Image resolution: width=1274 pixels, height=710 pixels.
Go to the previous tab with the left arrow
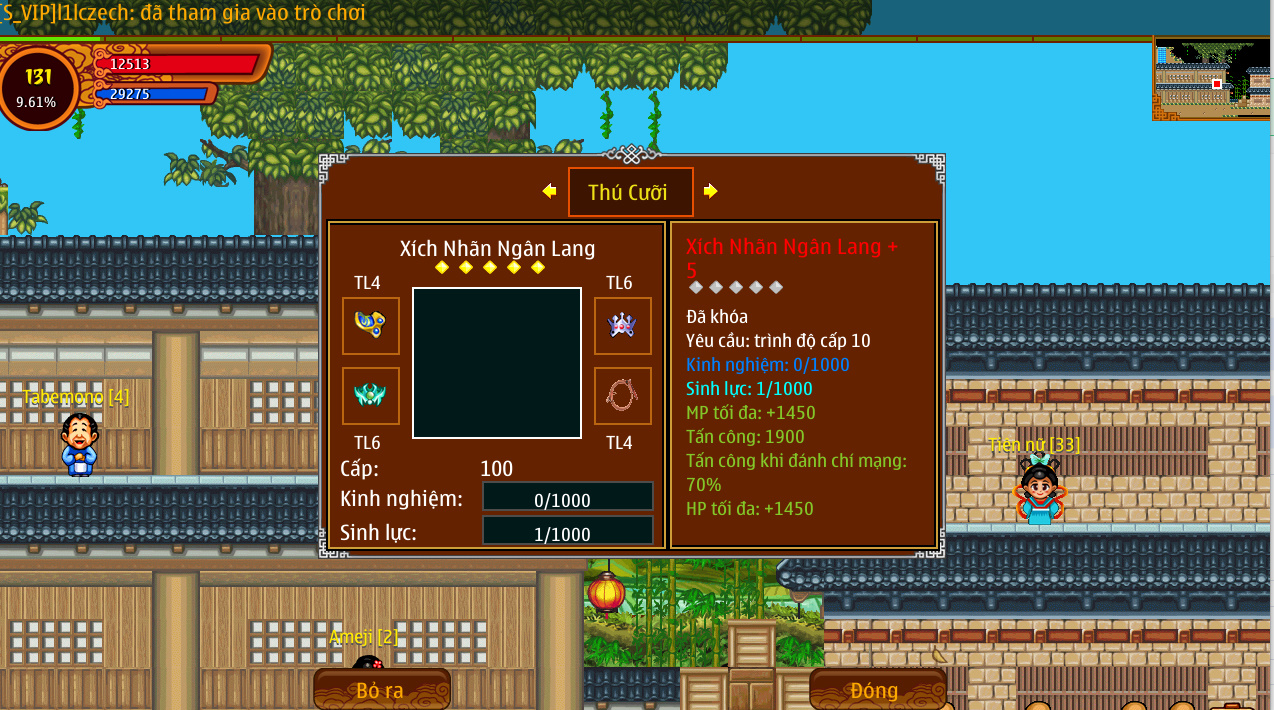pos(549,191)
